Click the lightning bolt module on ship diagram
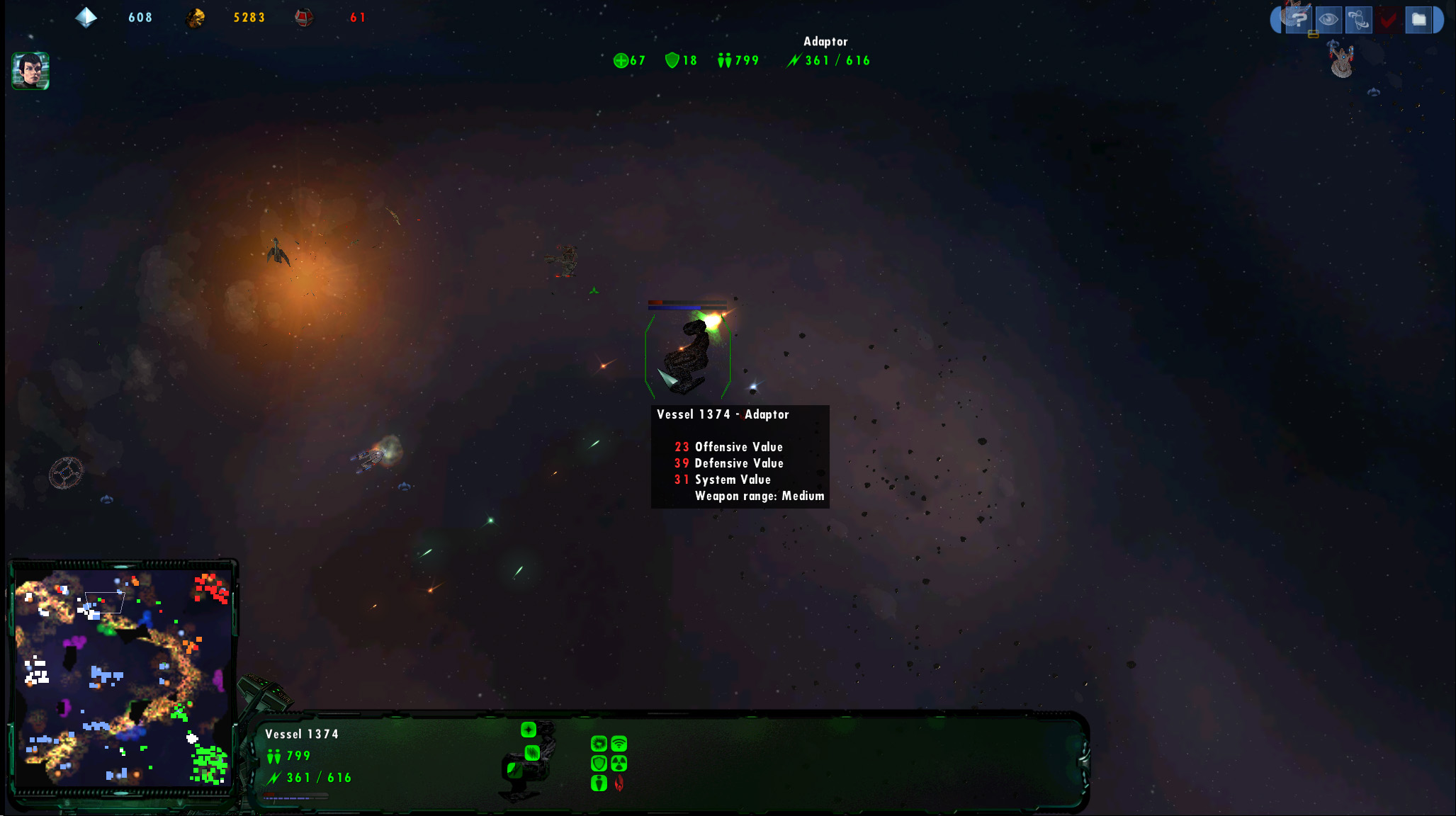Screen dimensions: 1456x816 514,769
